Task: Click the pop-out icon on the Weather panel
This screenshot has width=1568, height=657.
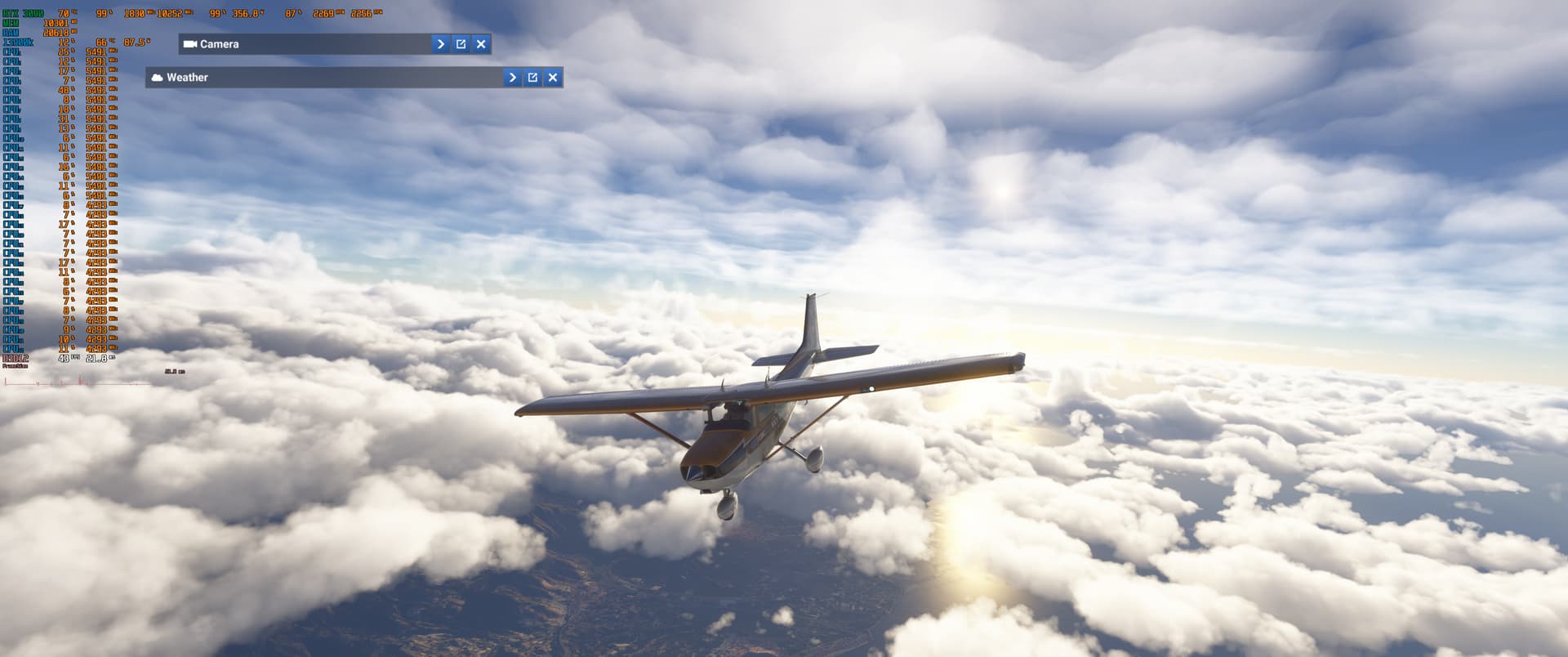Action: point(532,77)
